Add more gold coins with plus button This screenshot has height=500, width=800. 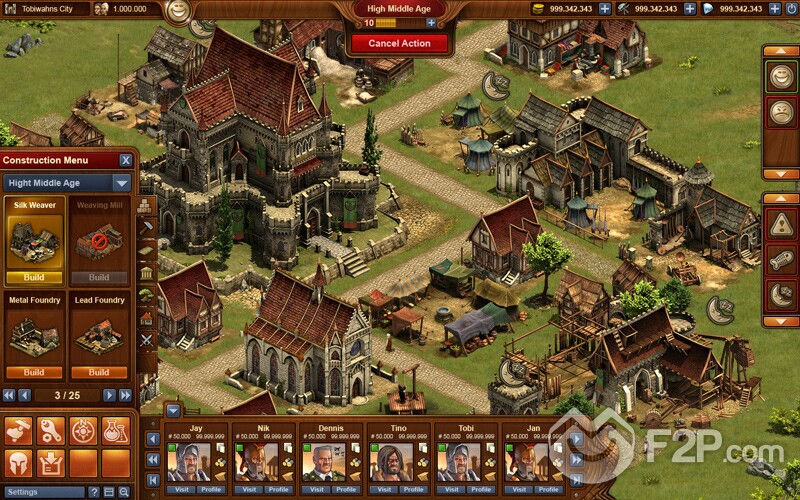pyautogui.click(x=605, y=8)
